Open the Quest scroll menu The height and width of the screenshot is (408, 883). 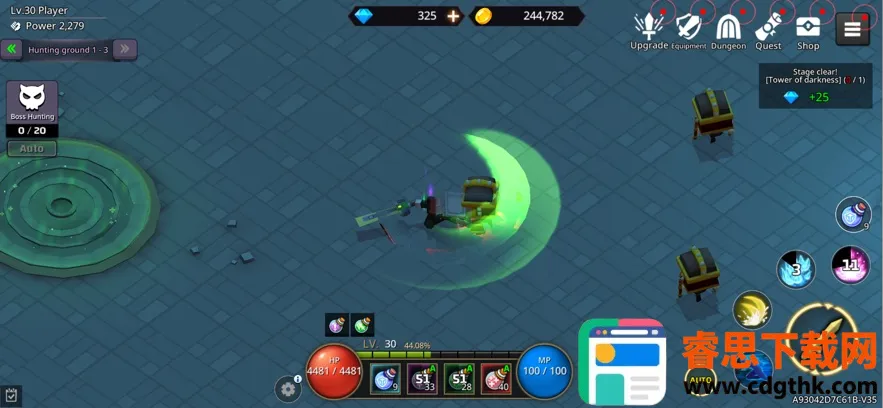768,29
